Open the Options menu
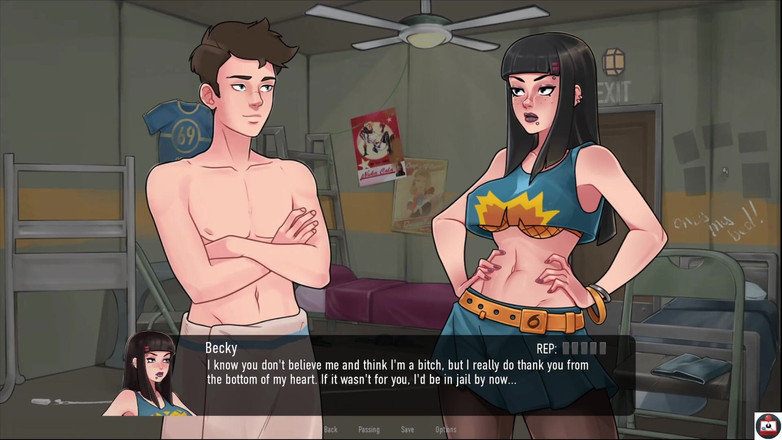The image size is (782, 440). 446,429
